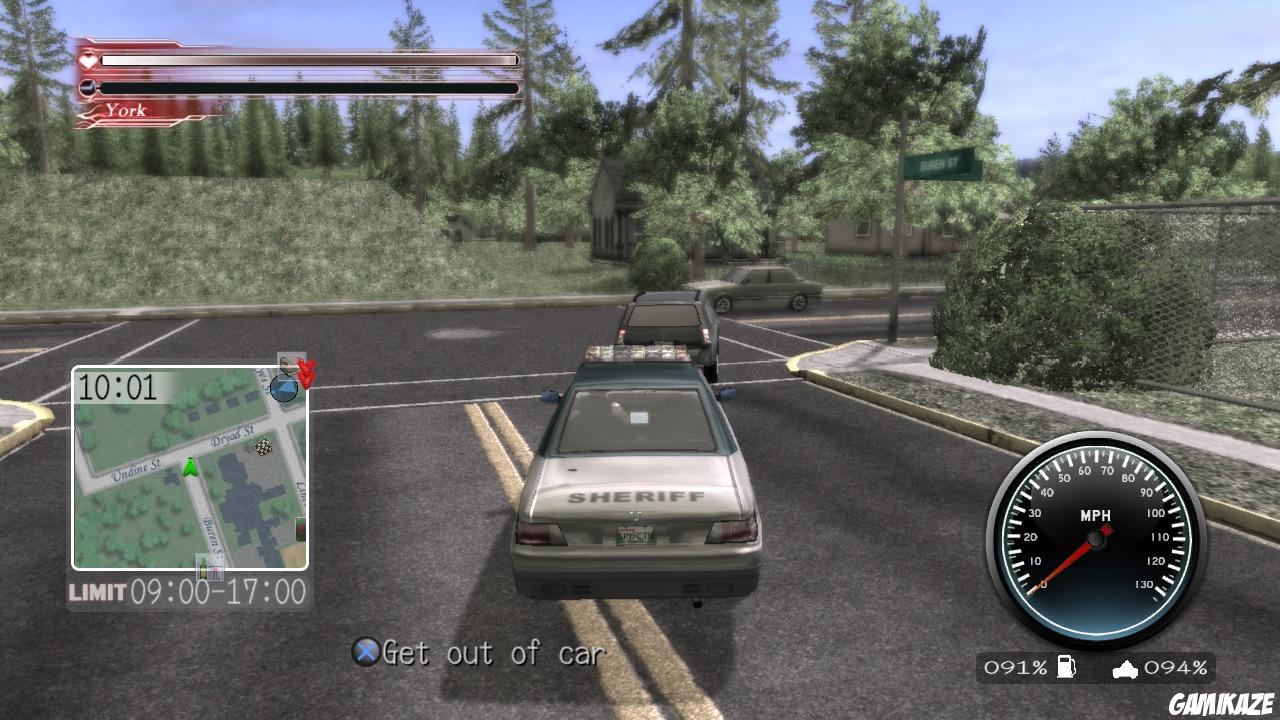This screenshot has height=720, width=1280.
Task: Toggle the green player arrow on the minimap
Action: tap(190, 466)
